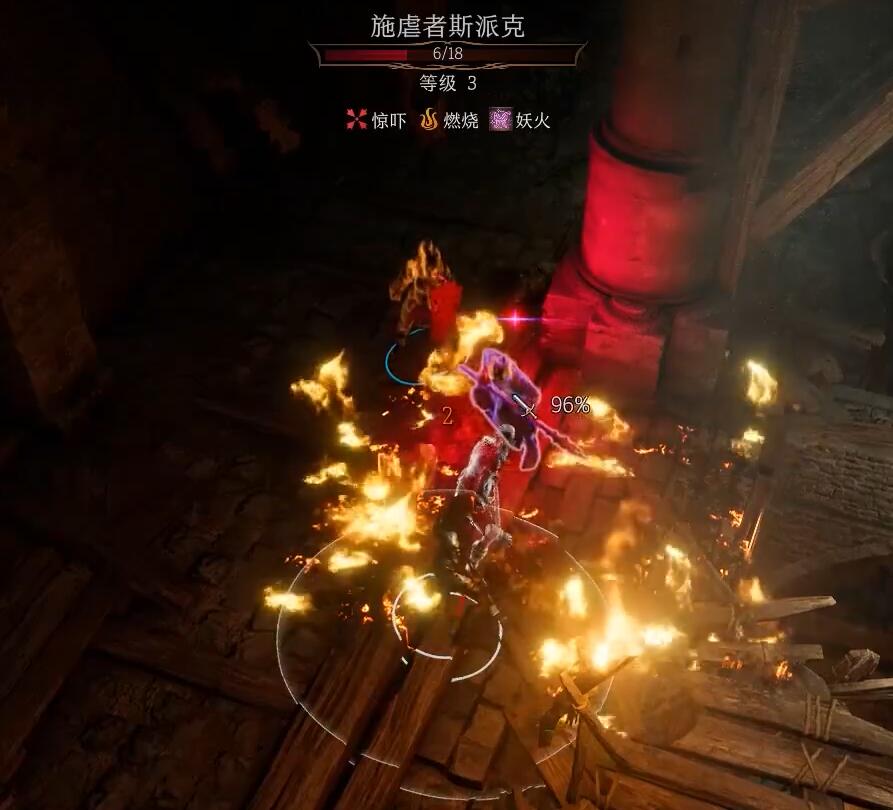This screenshot has height=810, width=893.
Task: Select the Burning (燃烧) flame status icon
Action: coord(429,120)
